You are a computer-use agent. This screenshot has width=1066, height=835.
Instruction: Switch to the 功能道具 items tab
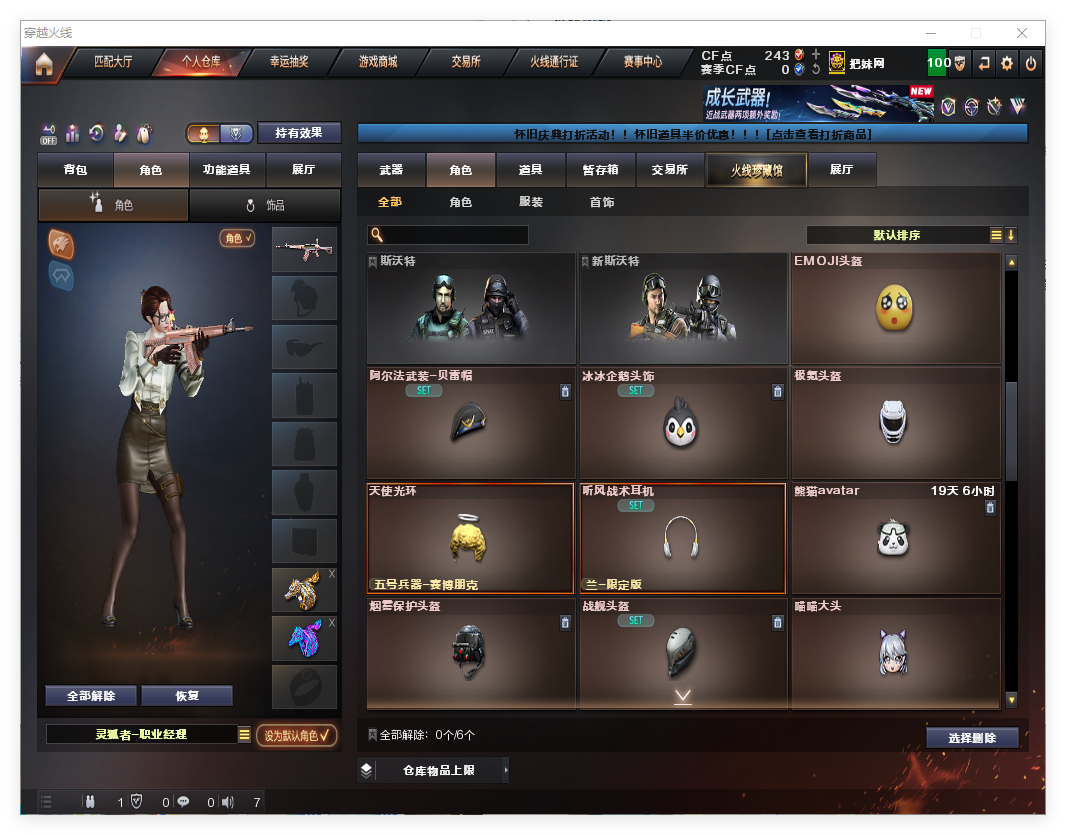(x=226, y=170)
